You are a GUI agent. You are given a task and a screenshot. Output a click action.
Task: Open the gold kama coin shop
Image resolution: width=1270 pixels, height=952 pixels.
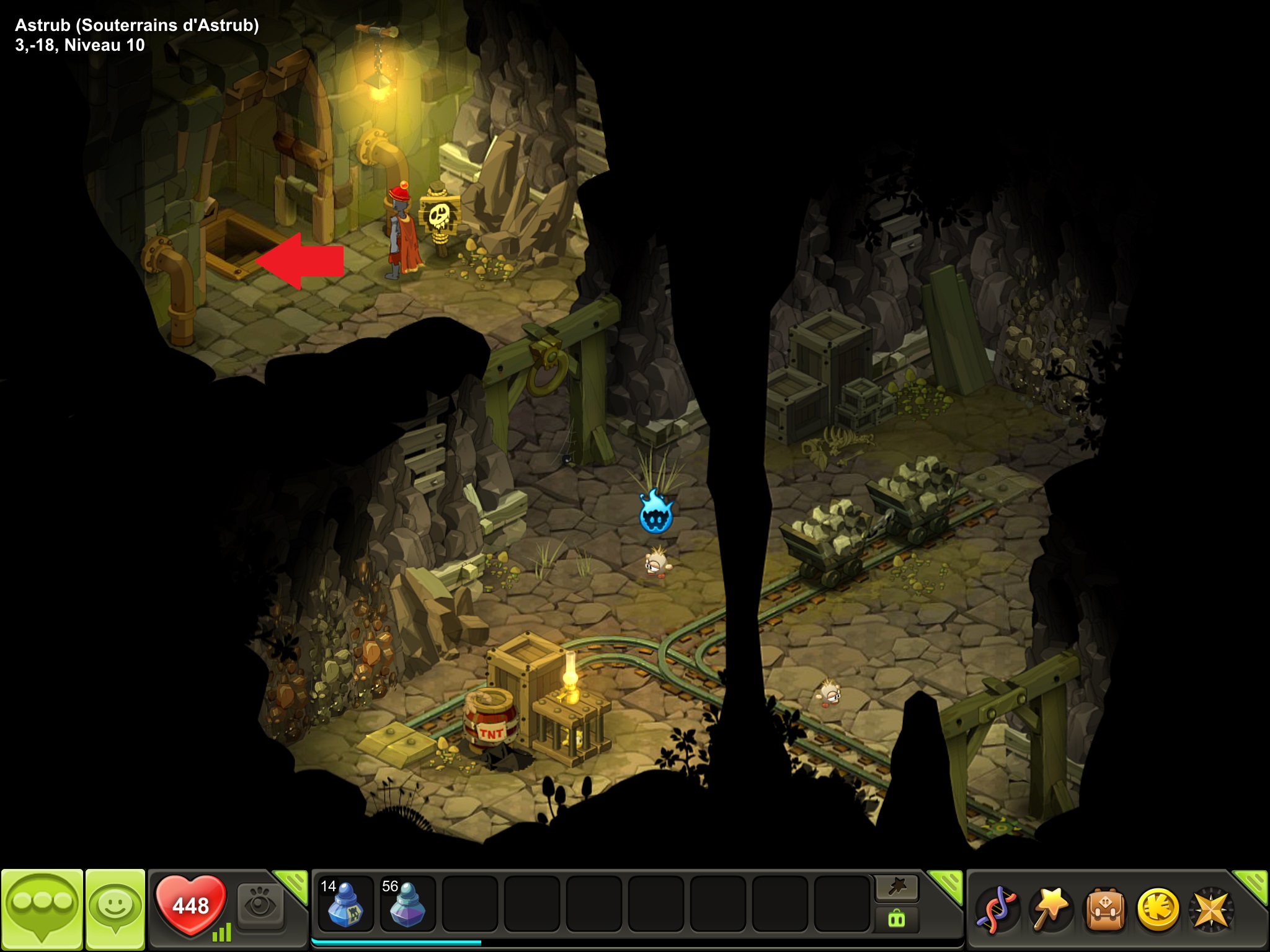(x=1157, y=910)
